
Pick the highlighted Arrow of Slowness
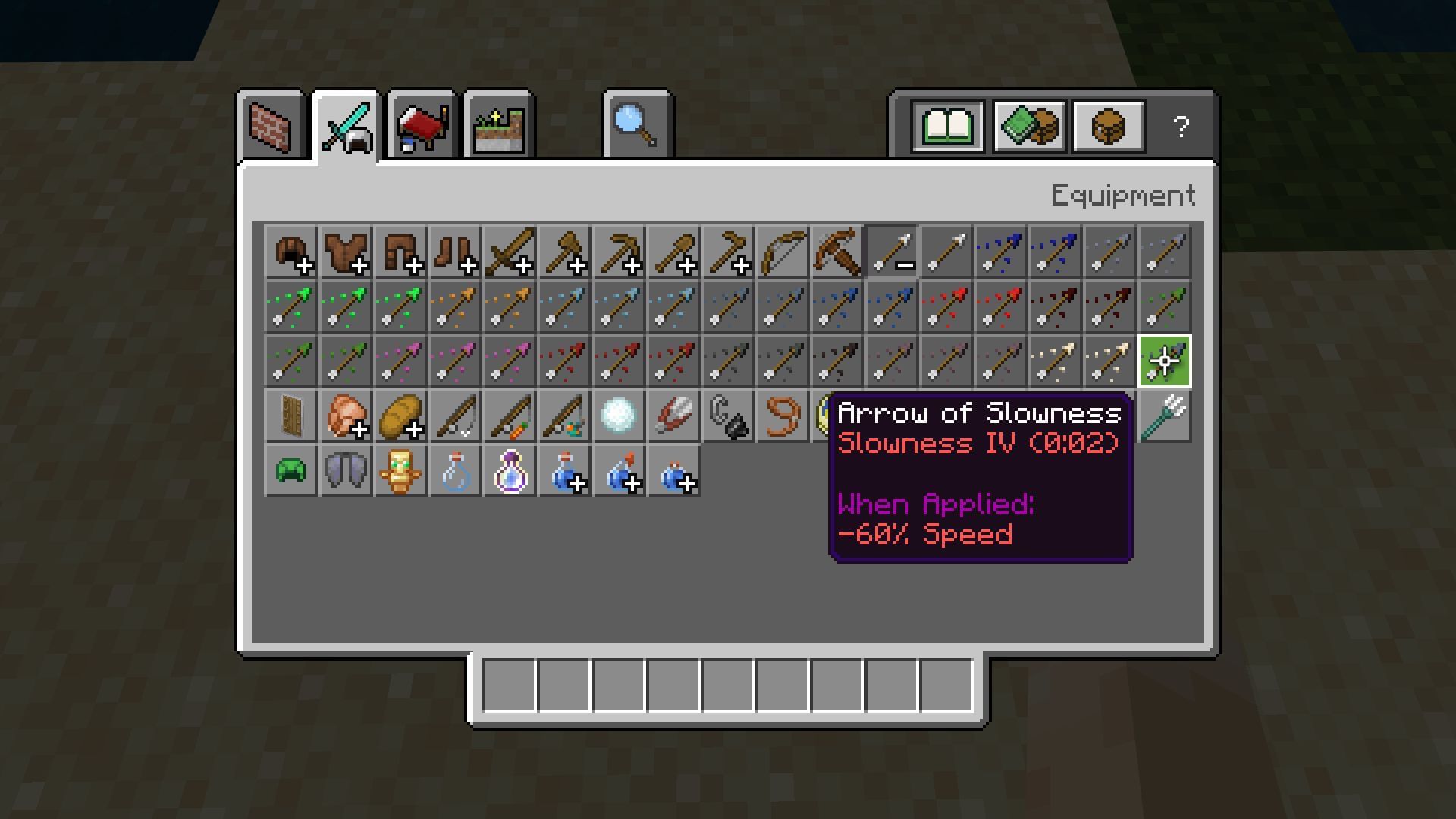pos(1166,361)
